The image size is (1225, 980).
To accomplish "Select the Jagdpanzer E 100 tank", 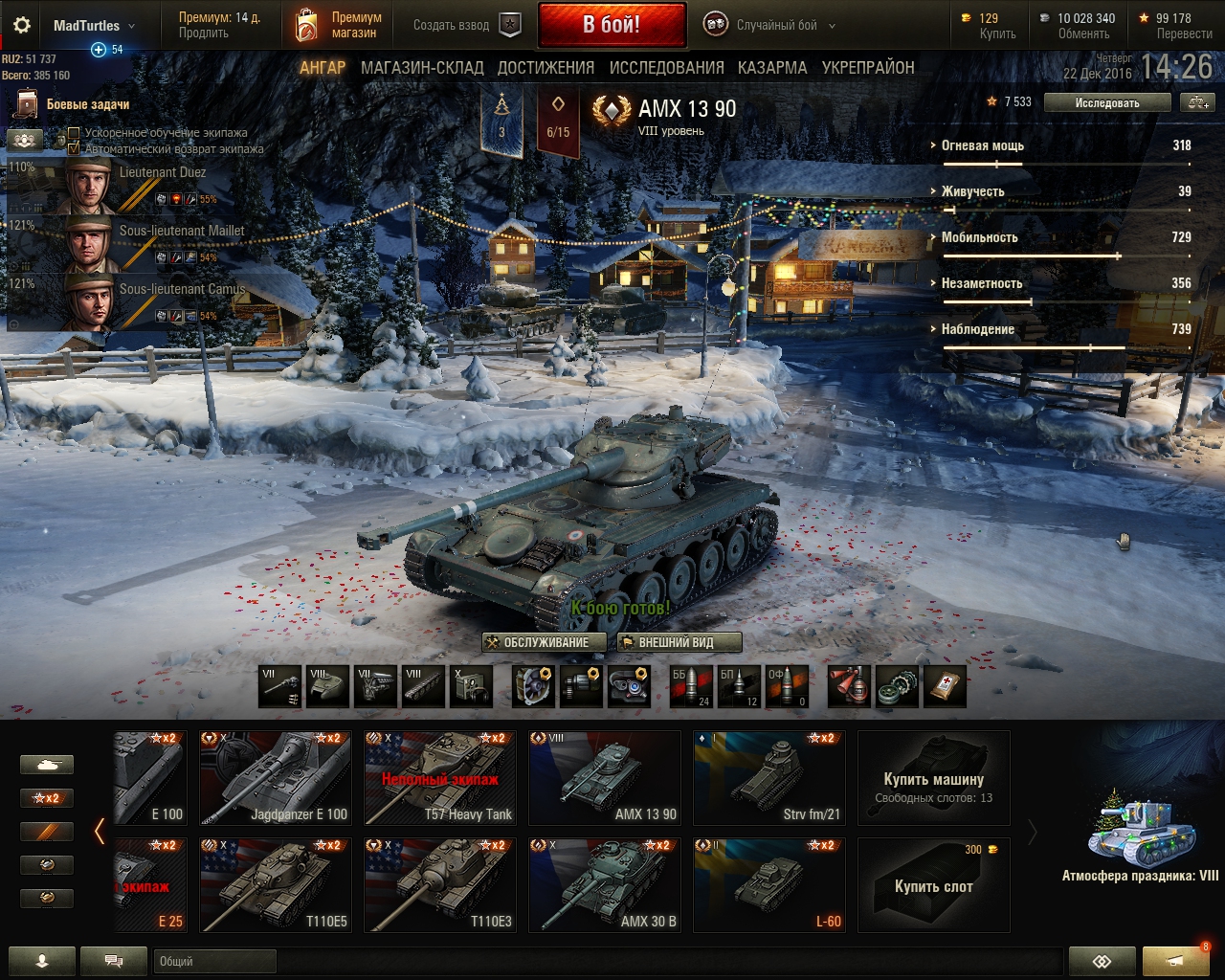I will click(x=276, y=778).
